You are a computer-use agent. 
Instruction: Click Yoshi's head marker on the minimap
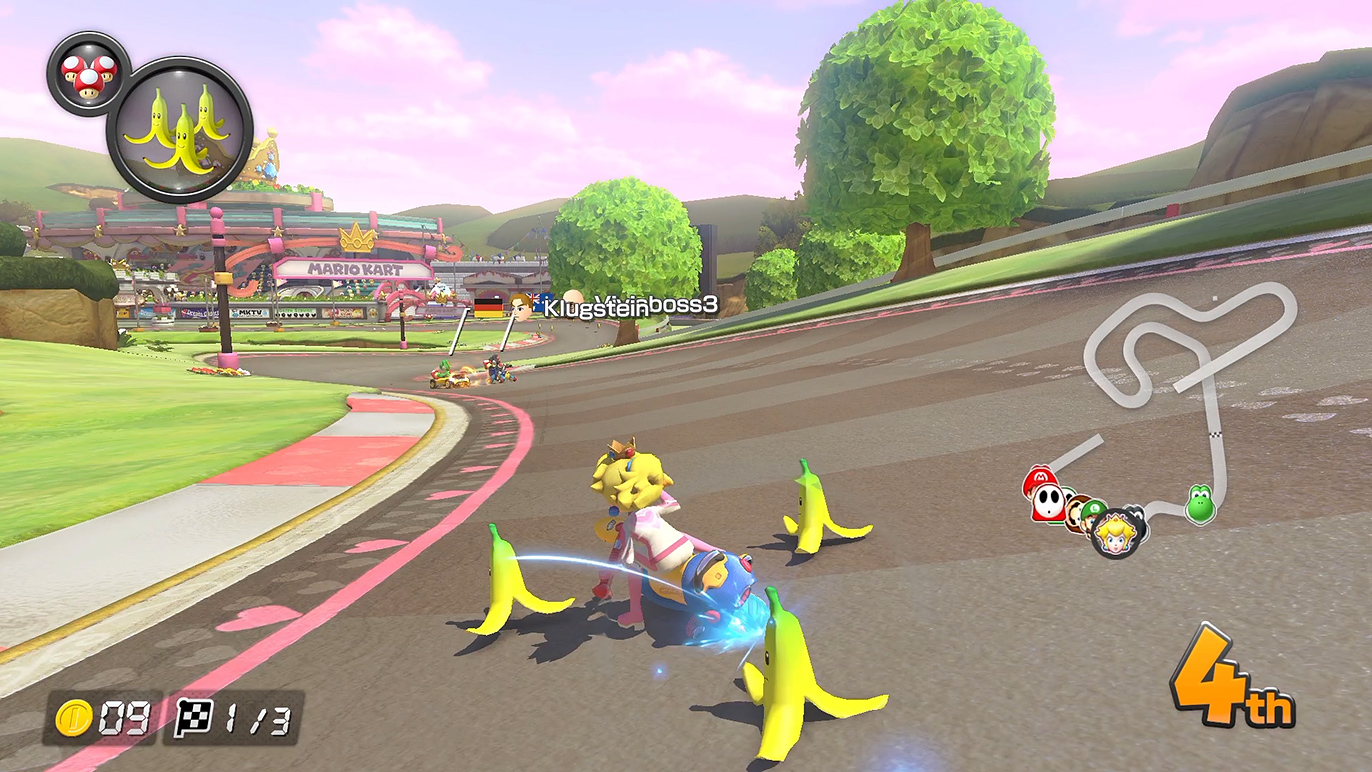pyautogui.click(x=1200, y=502)
